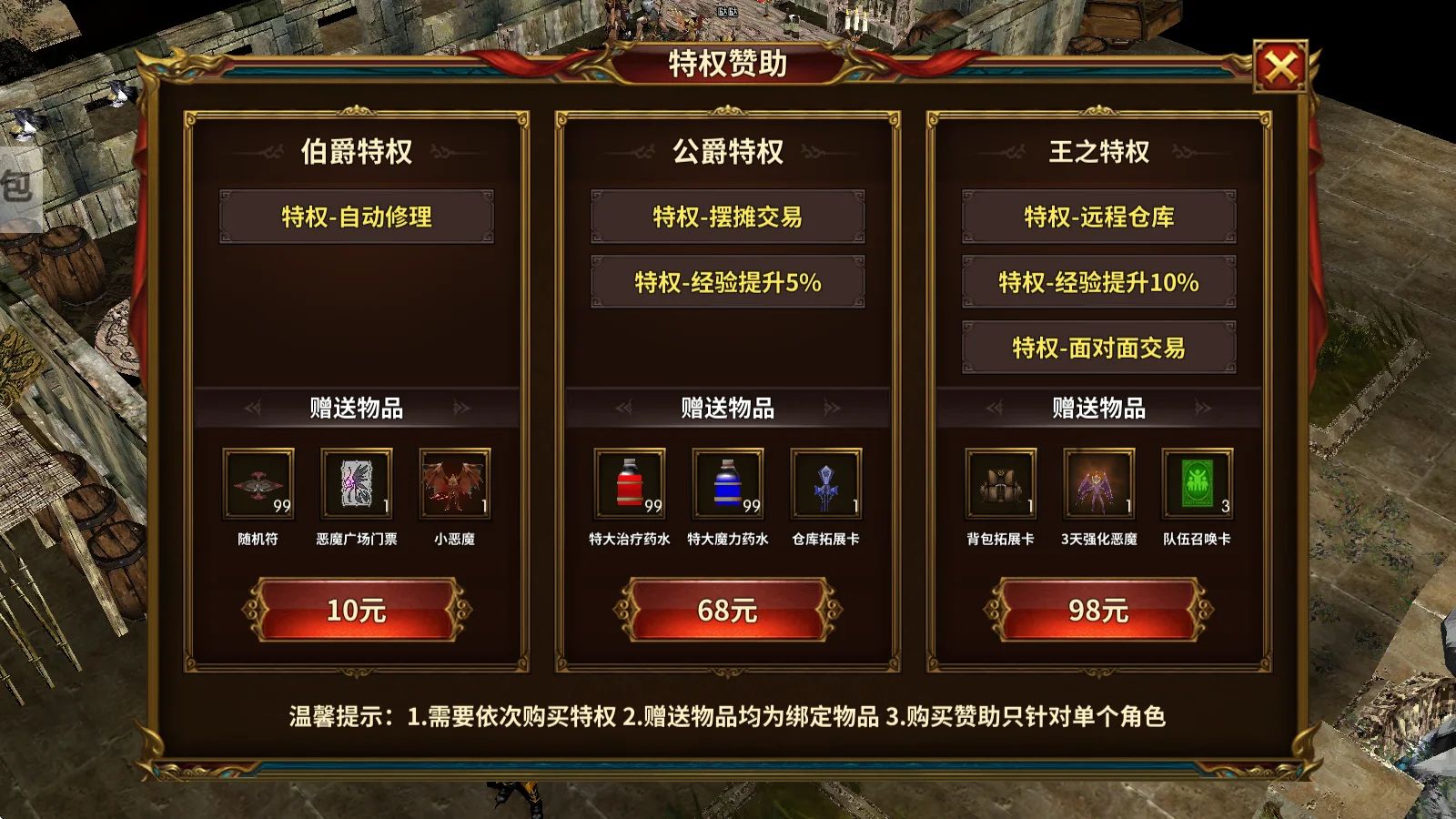Select the 特大魔力药水 blue potion icon

(x=728, y=485)
